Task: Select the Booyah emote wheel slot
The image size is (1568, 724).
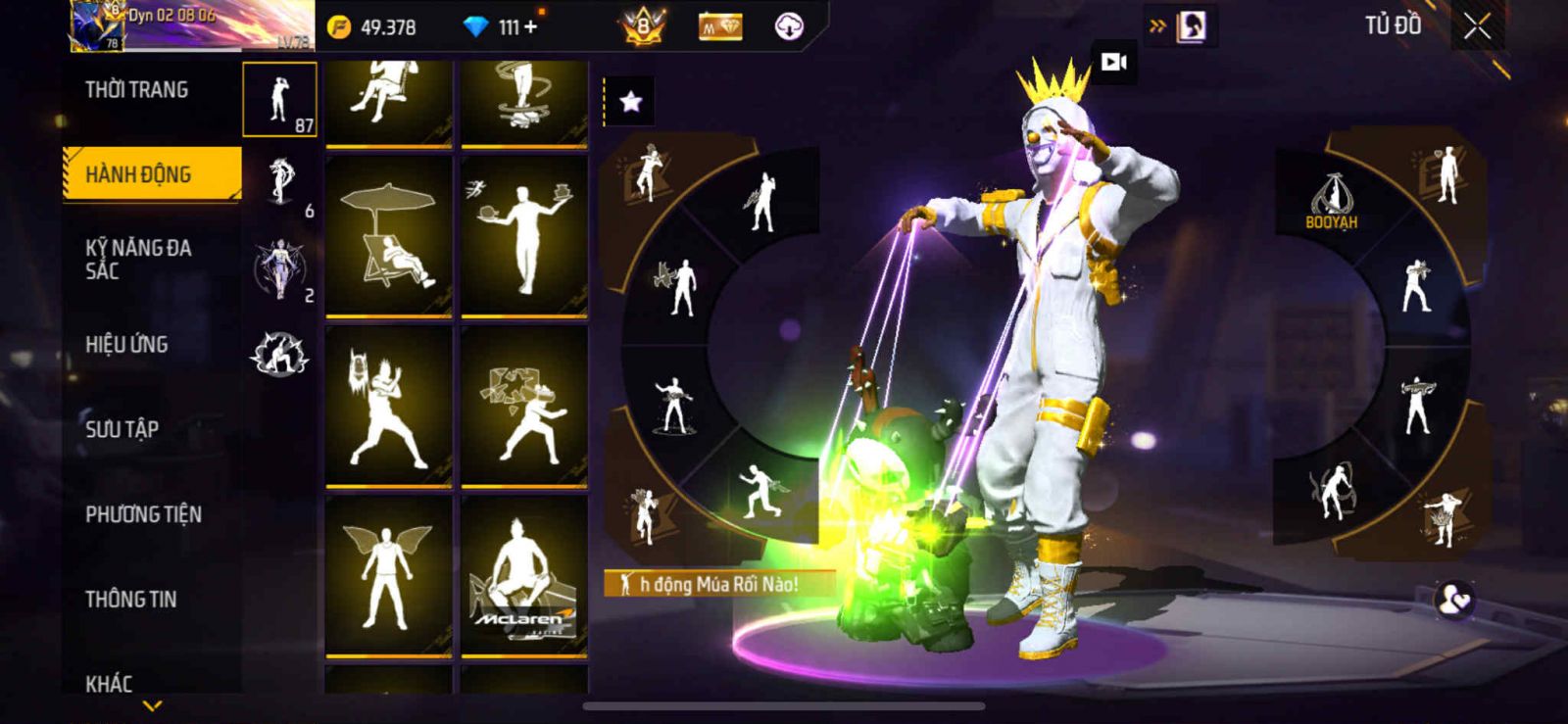Action: tap(1331, 201)
